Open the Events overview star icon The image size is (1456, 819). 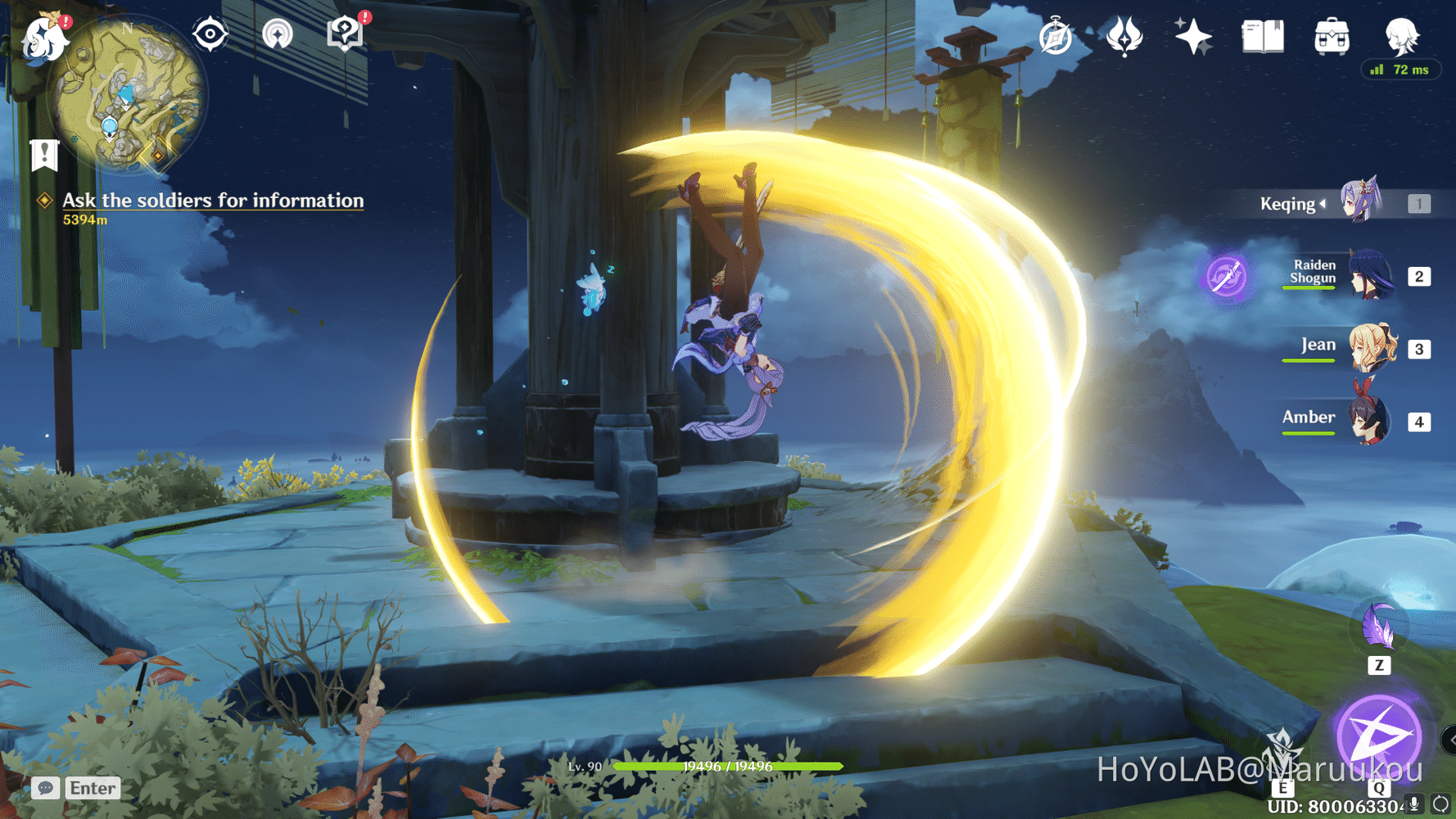1192,34
